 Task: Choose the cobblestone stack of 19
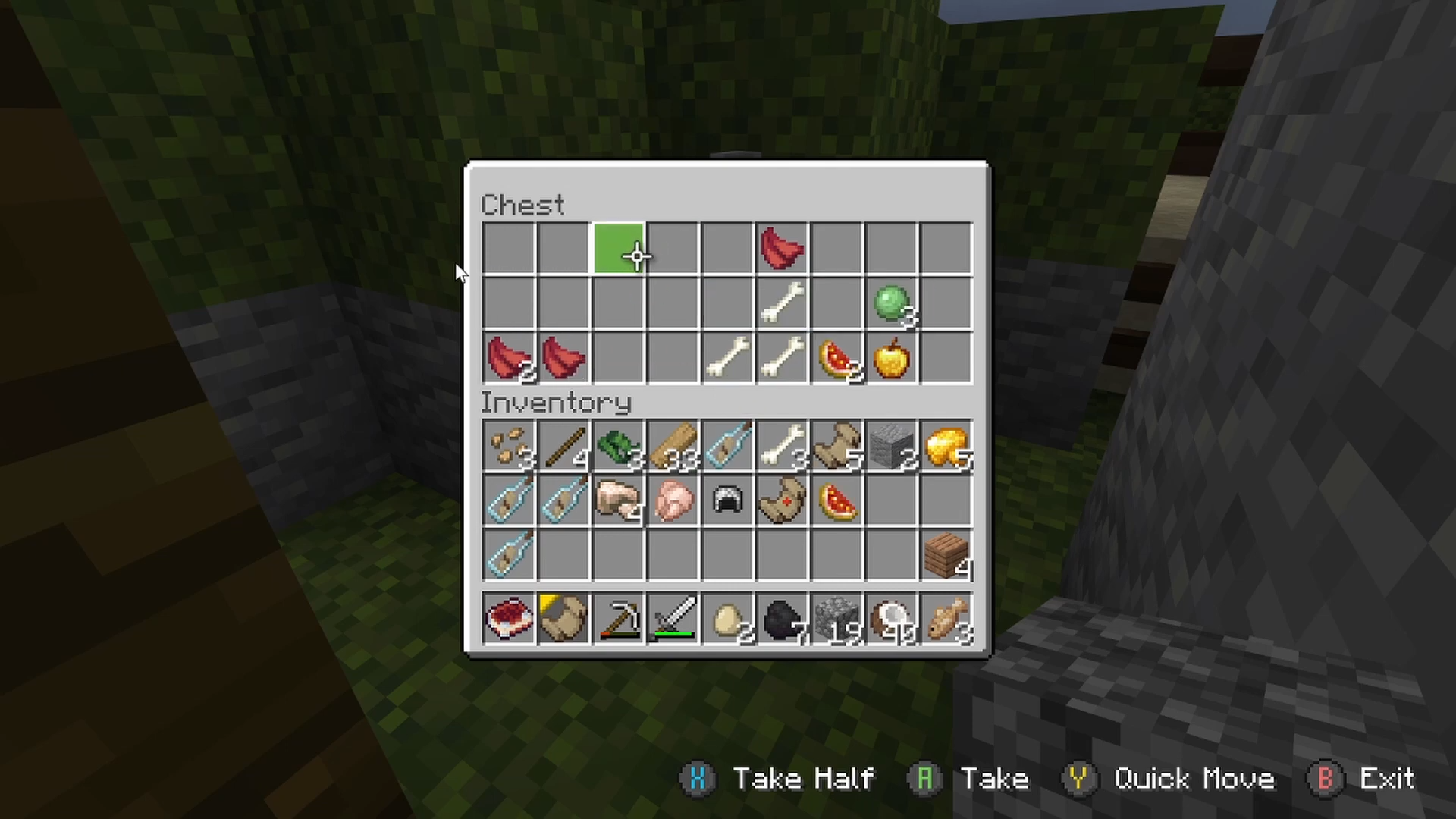[836, 619]
